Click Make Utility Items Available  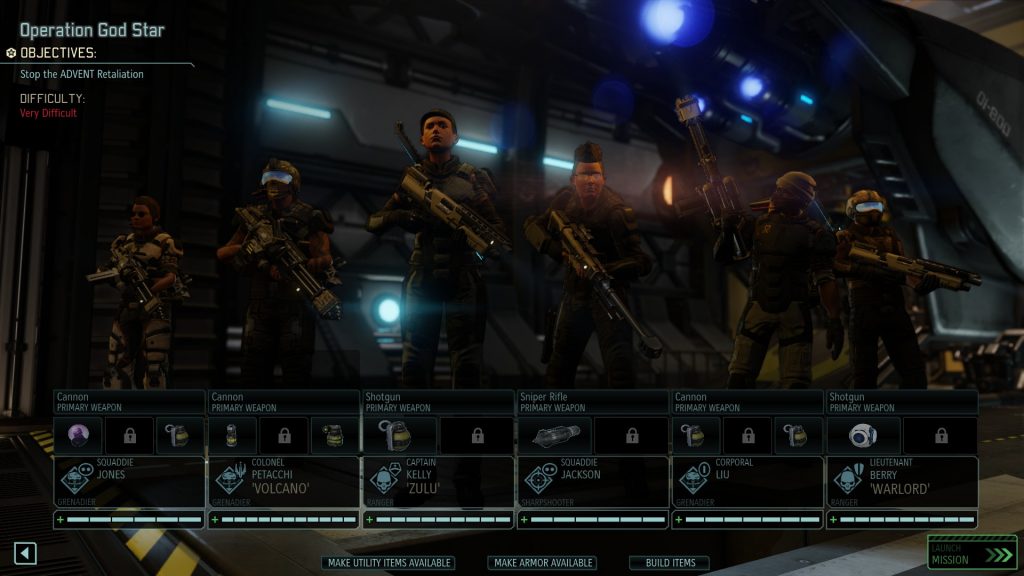(390, 563)
